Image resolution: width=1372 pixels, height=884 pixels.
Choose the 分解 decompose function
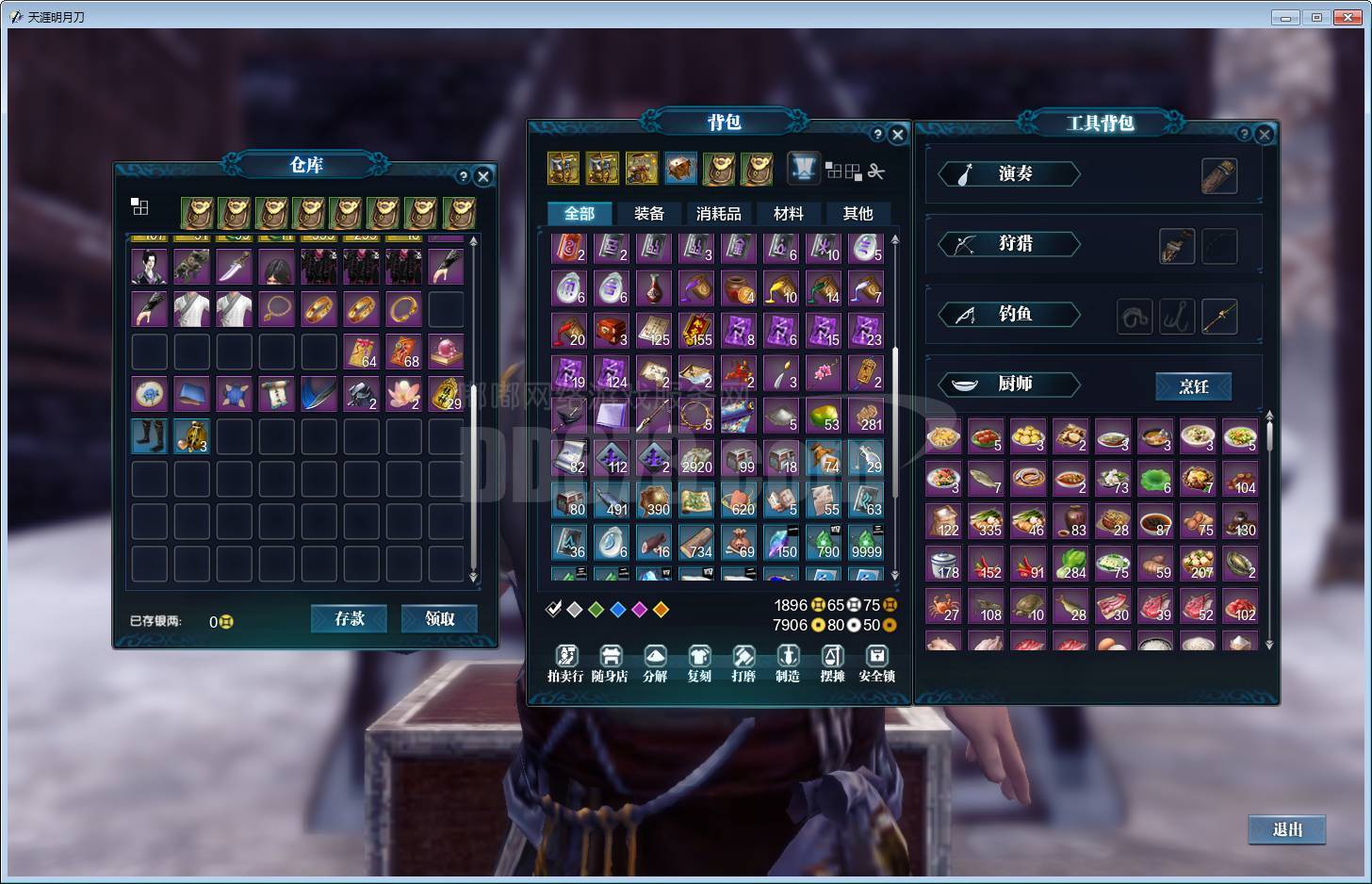[x=655, y=663]
